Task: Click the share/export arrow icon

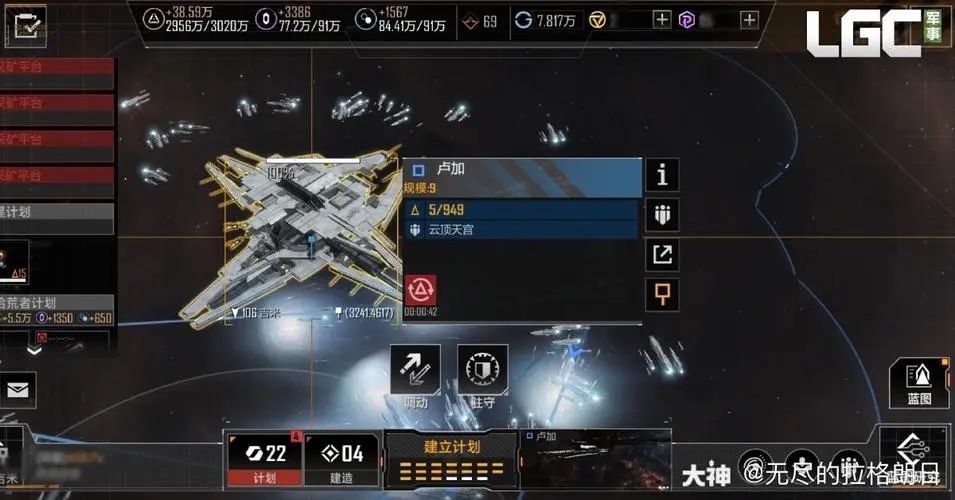Action: 662,254
